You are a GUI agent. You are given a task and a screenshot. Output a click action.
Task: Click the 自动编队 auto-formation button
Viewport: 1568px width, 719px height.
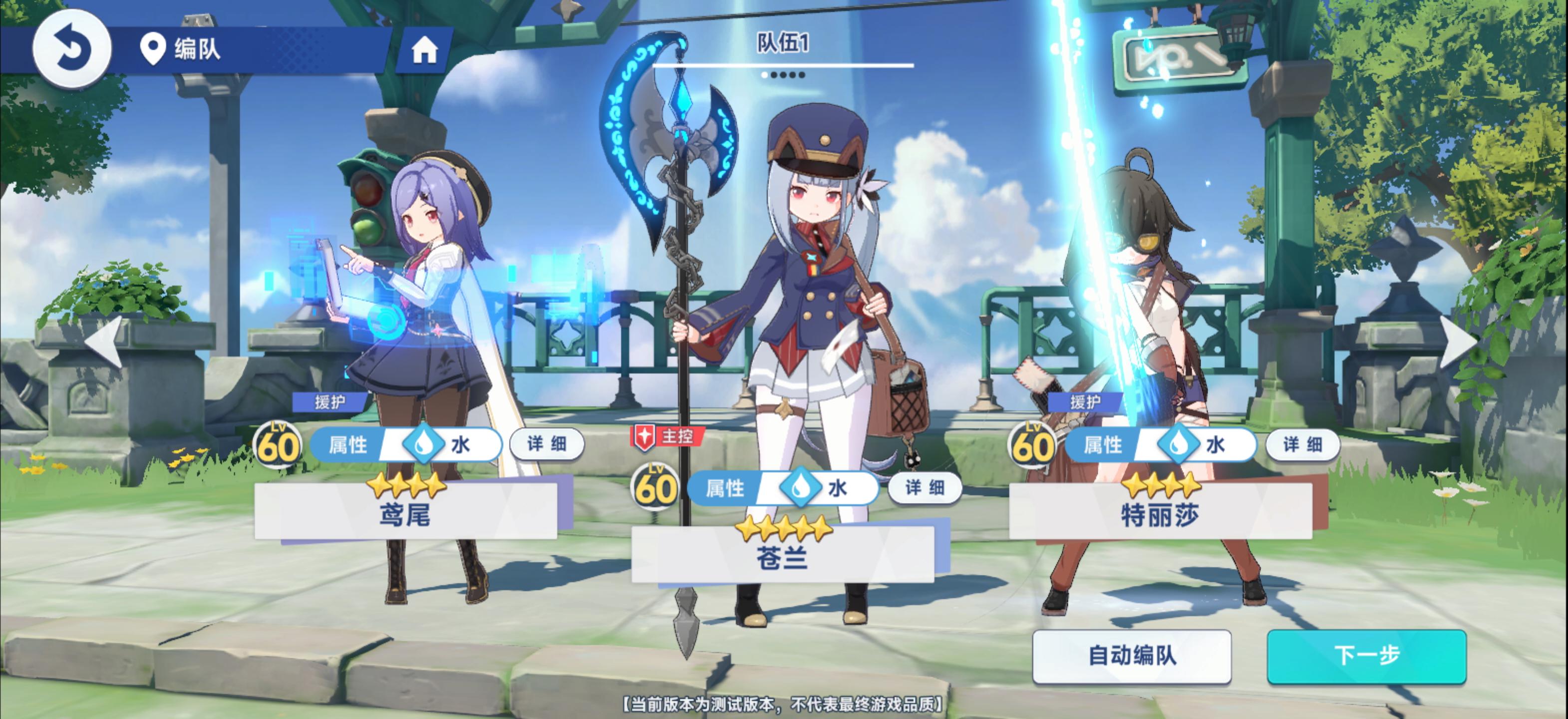1132,656
